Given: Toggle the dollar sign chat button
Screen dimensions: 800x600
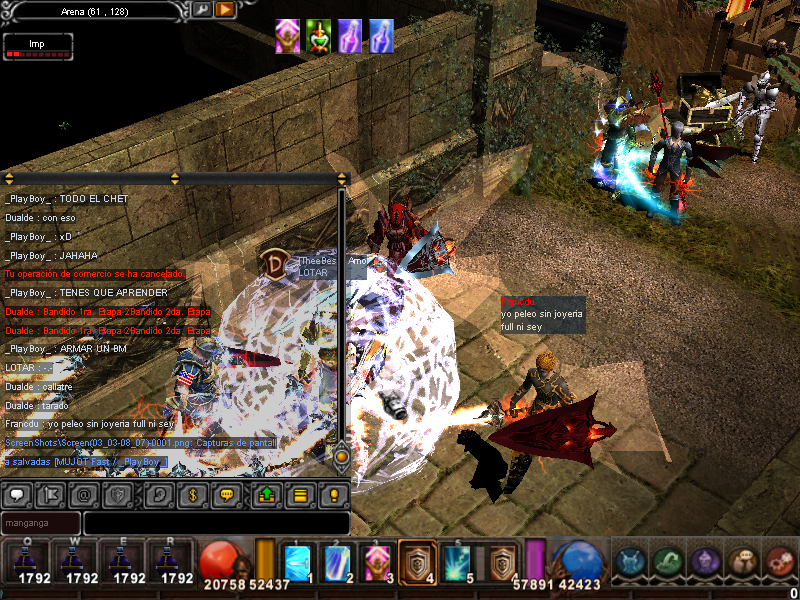Looking at the screenshot, I should tap(193, 494).
